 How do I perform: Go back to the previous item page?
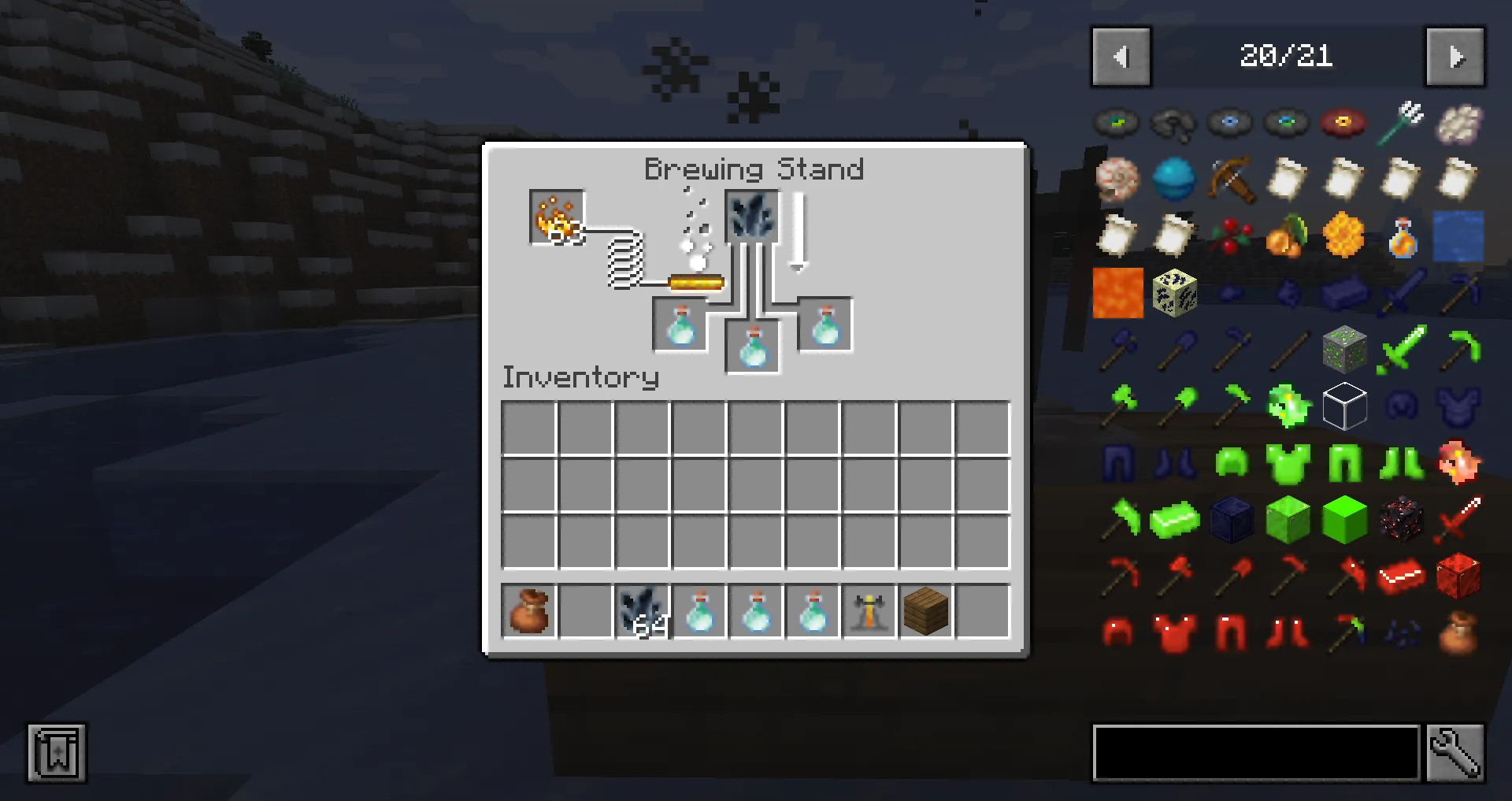tap(1120, 56)
